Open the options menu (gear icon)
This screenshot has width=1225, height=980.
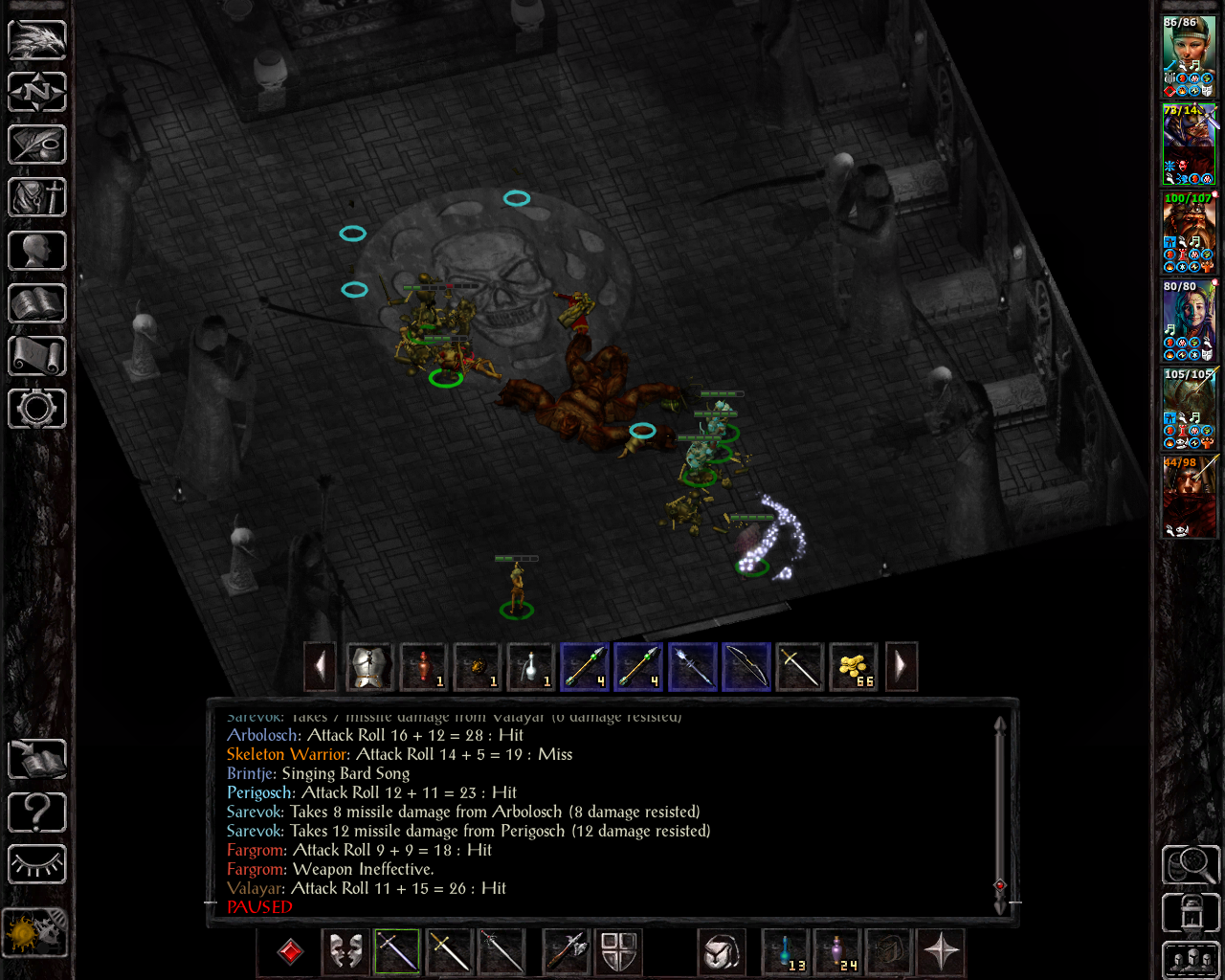[37, 409]
